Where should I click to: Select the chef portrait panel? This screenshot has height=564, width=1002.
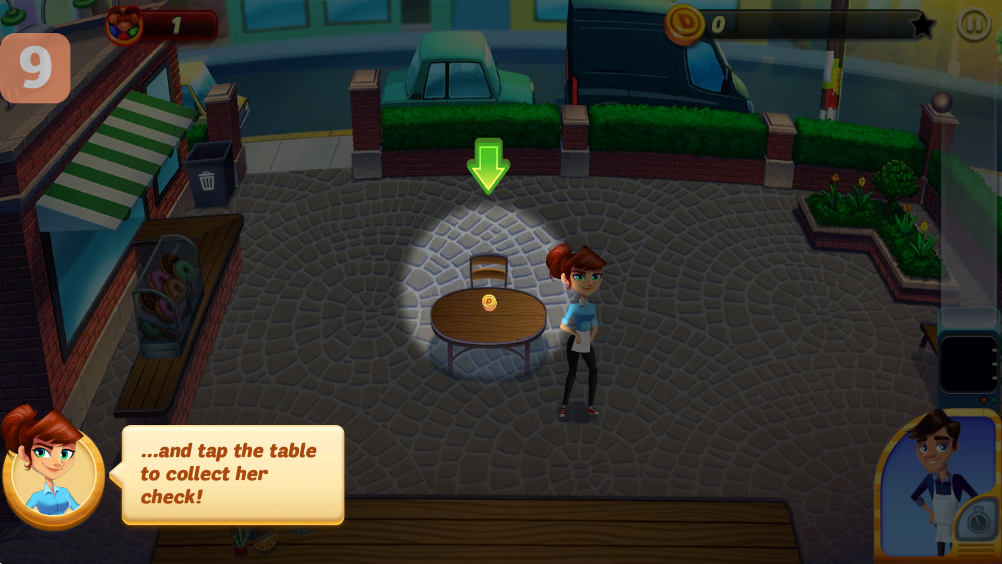pyautogui.click(x=937, y=485)
